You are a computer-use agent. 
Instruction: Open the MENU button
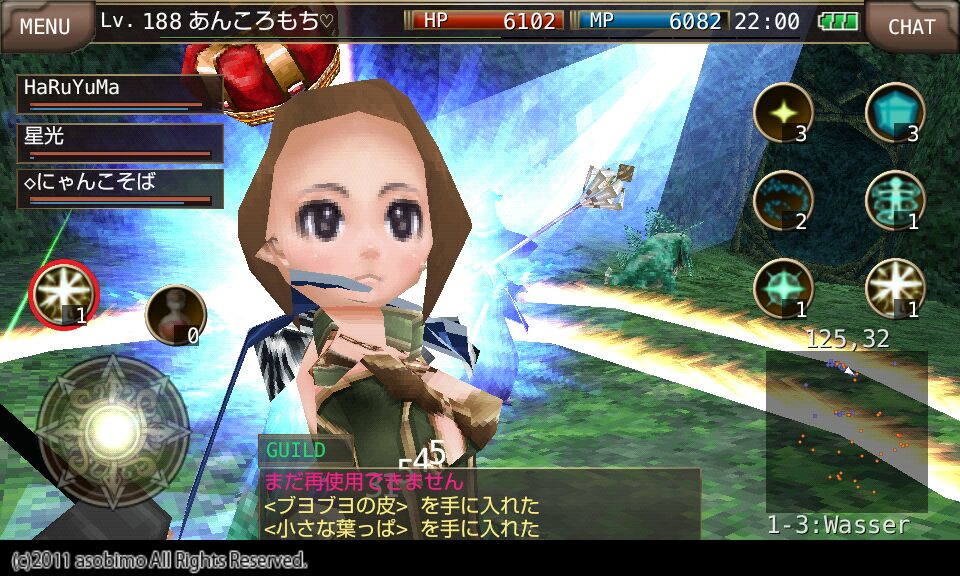[46, 26]
